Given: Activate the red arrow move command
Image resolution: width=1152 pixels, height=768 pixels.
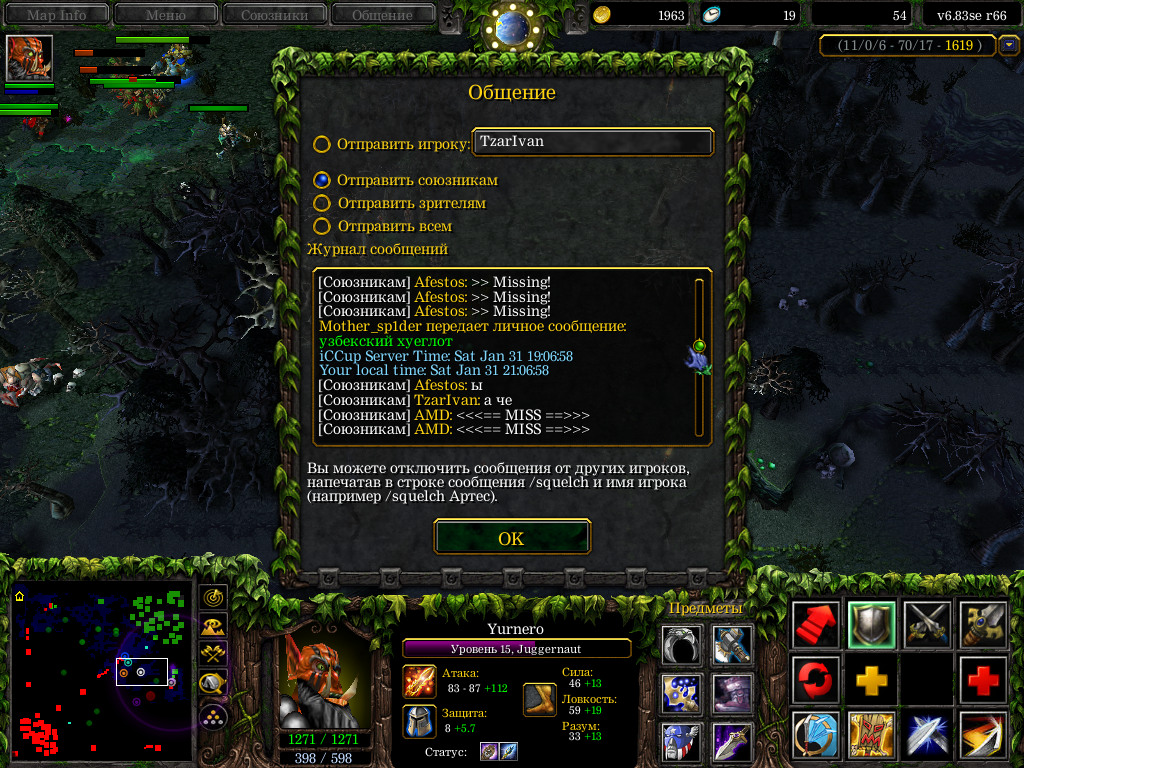Looking at the screenshot, I should coord(815,625).
